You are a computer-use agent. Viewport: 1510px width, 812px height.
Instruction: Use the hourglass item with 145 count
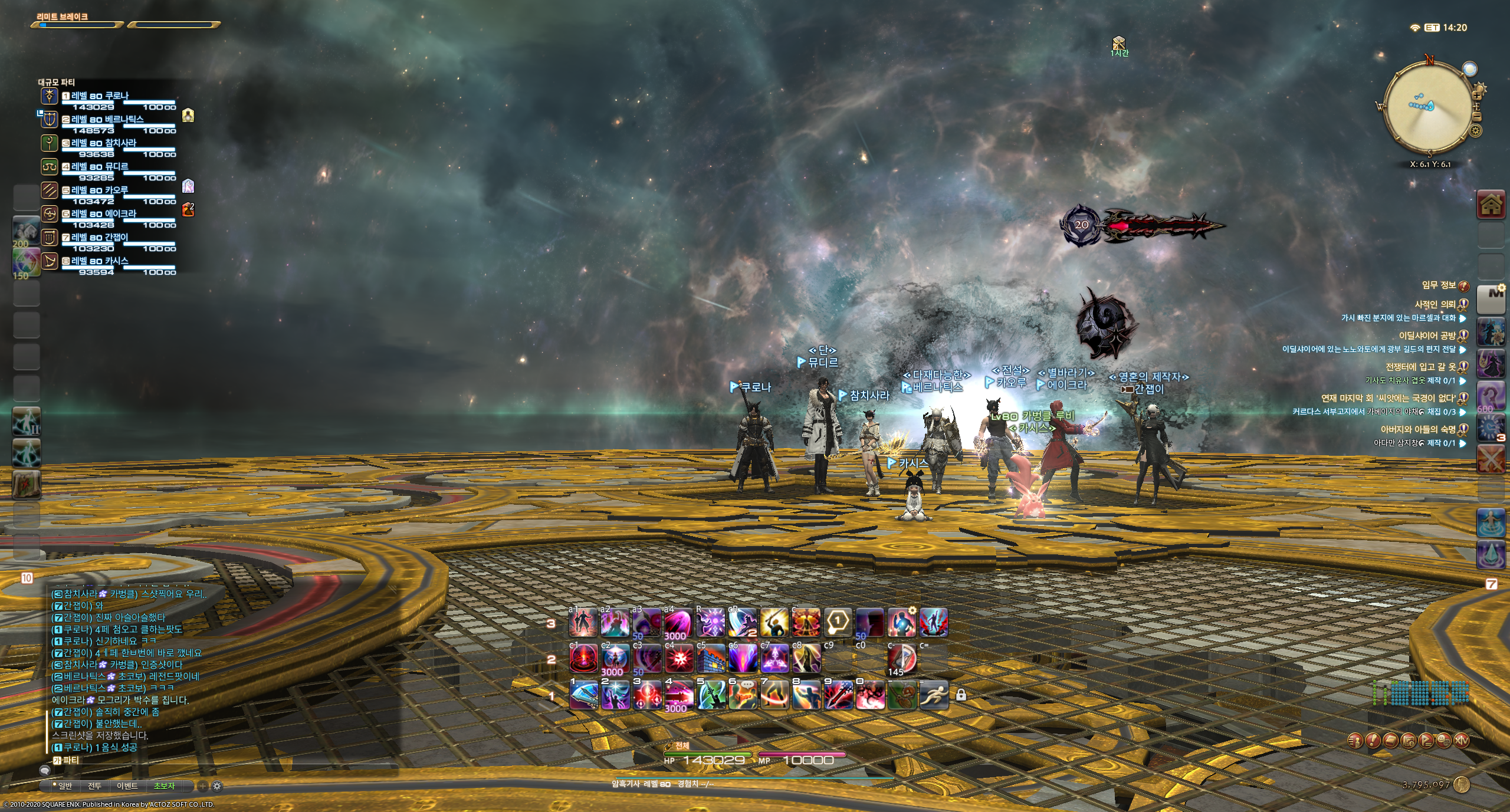pyautogui.click(x=902, y=659)
